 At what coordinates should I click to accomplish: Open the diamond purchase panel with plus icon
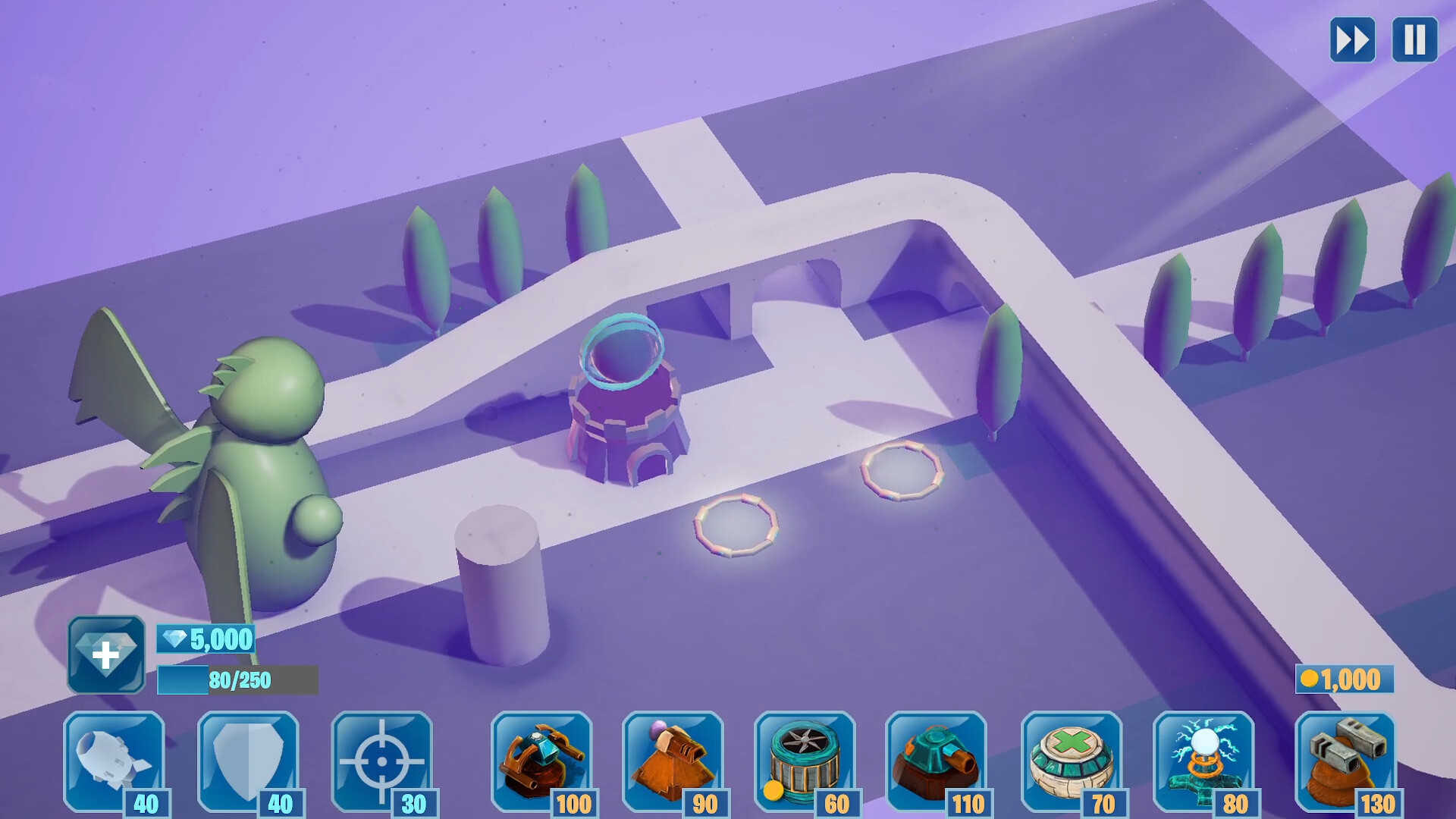pos(107,653)
